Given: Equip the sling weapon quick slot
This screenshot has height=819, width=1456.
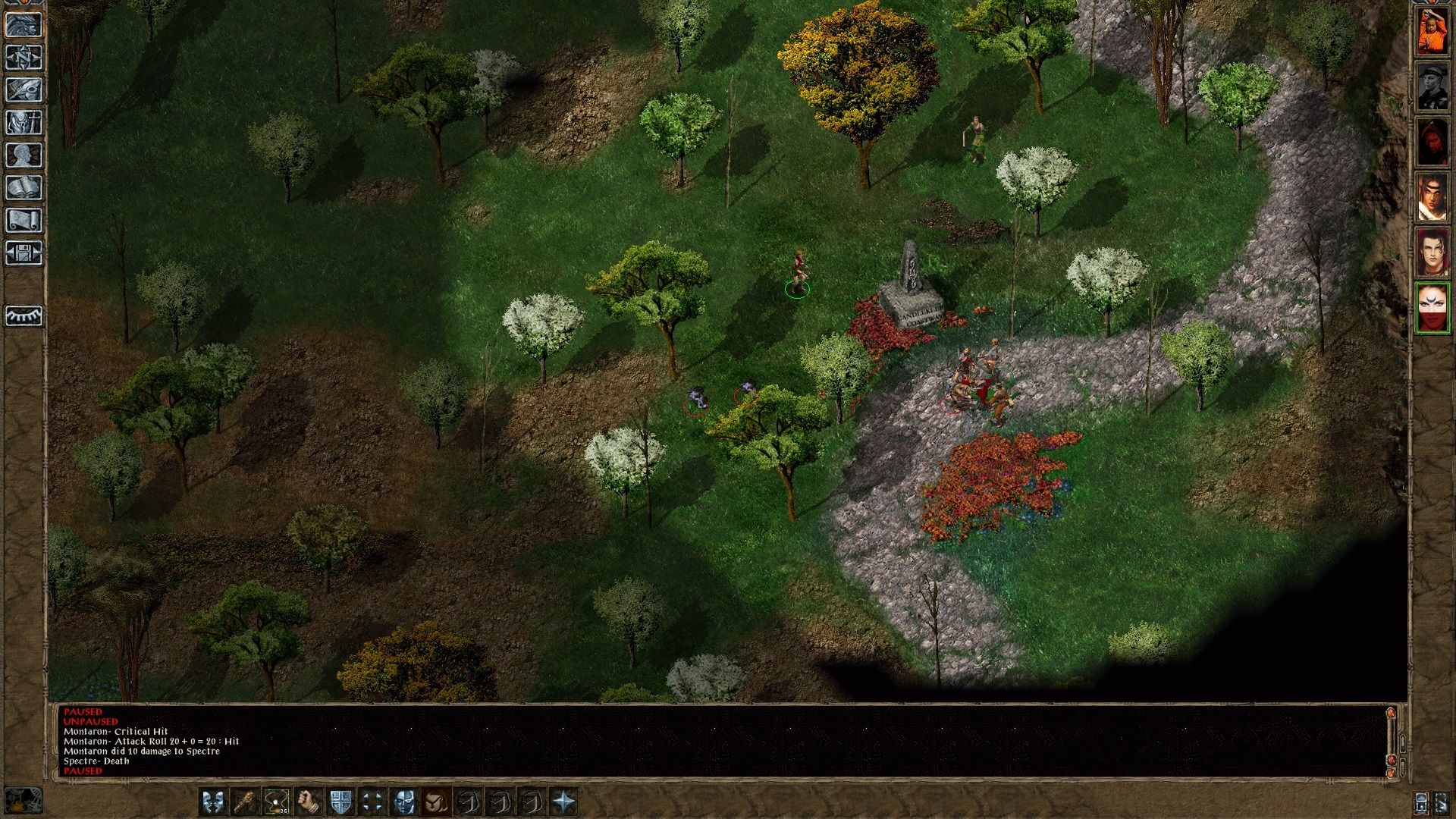Looking at the screenshot, I should 277,802.
